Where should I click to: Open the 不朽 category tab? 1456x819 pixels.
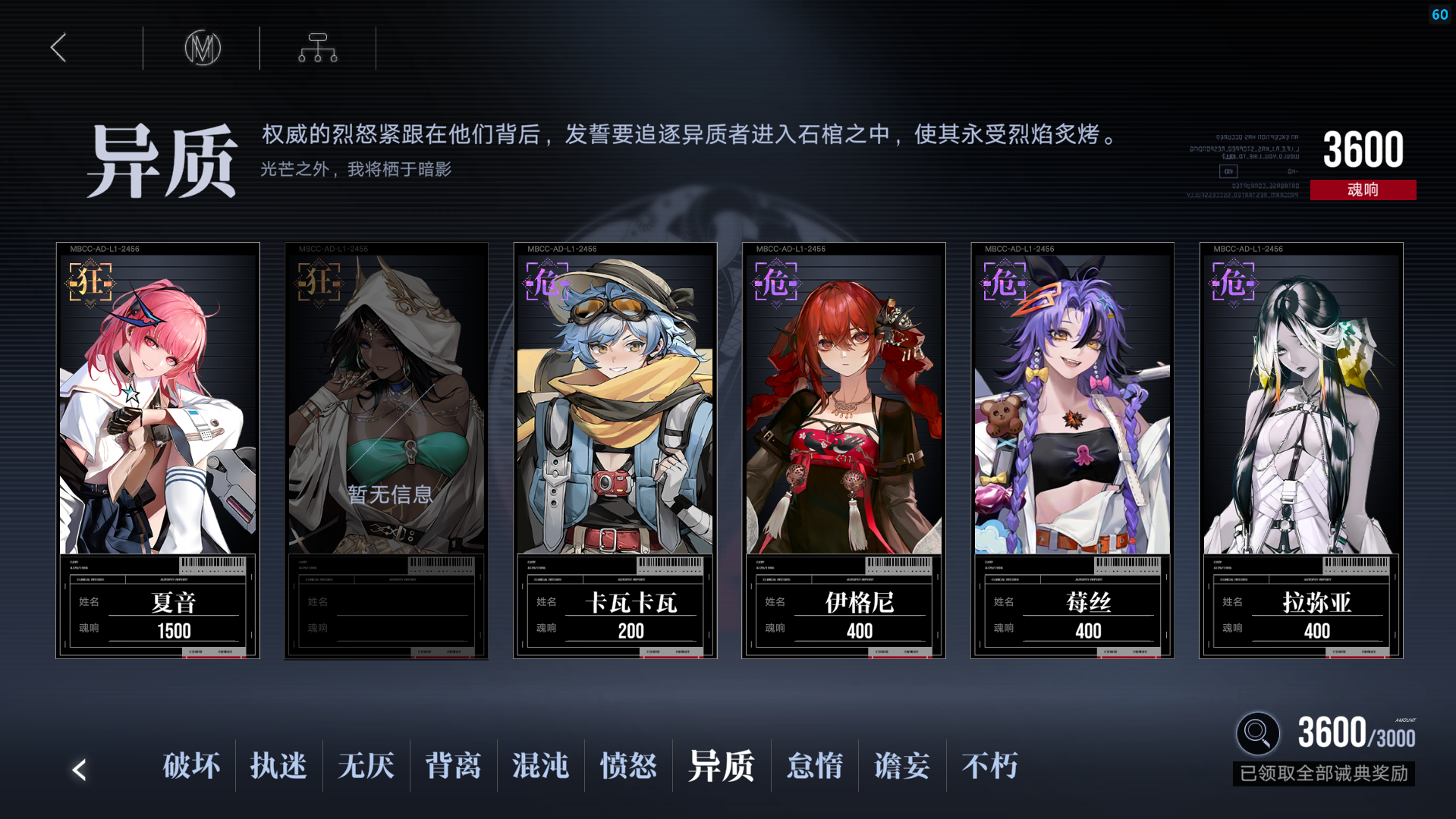point(989,767)
